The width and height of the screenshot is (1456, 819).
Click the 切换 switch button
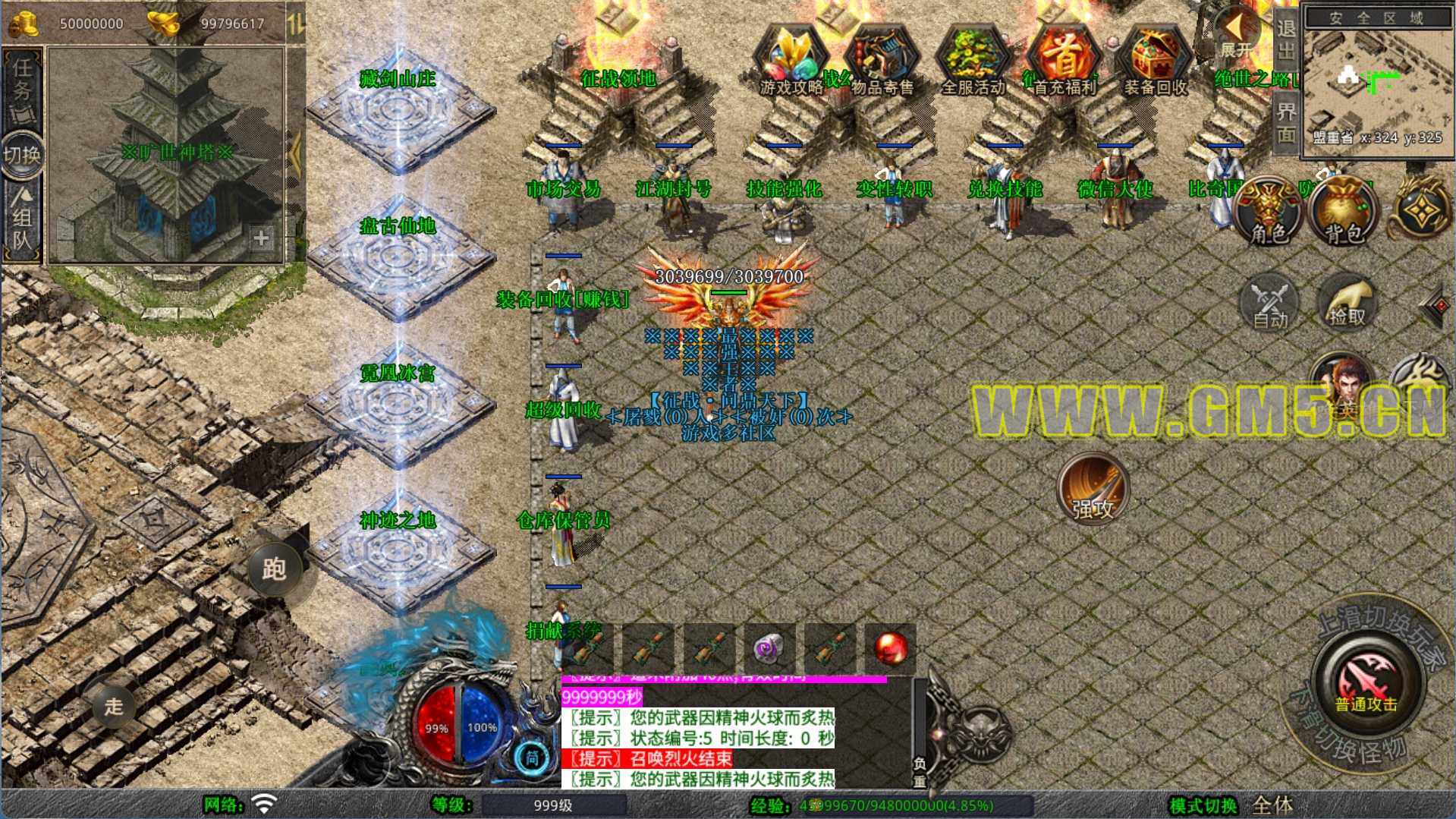[22, 155]
